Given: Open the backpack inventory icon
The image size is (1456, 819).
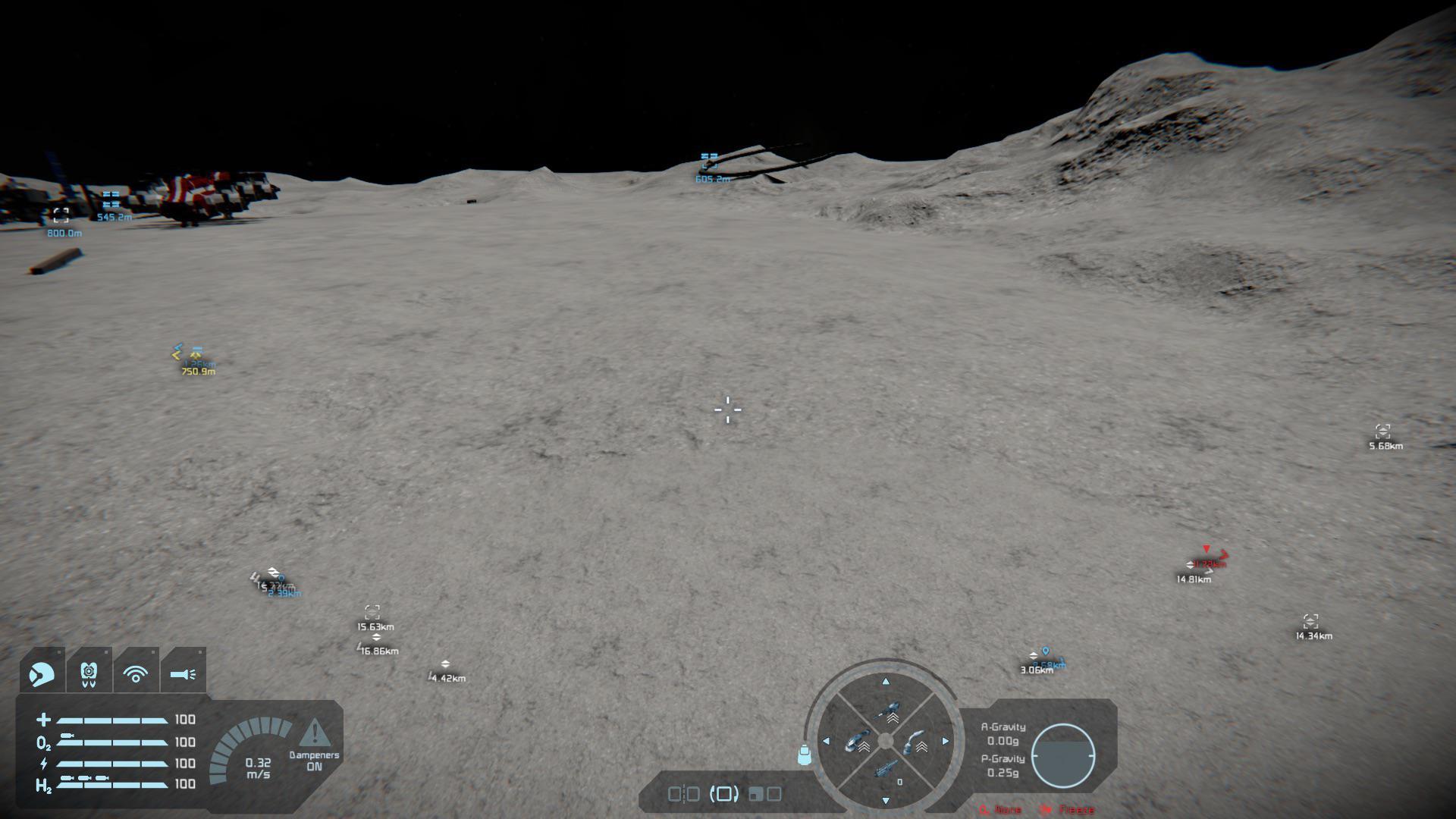Looking at the screenshot, I should (804, 755).
